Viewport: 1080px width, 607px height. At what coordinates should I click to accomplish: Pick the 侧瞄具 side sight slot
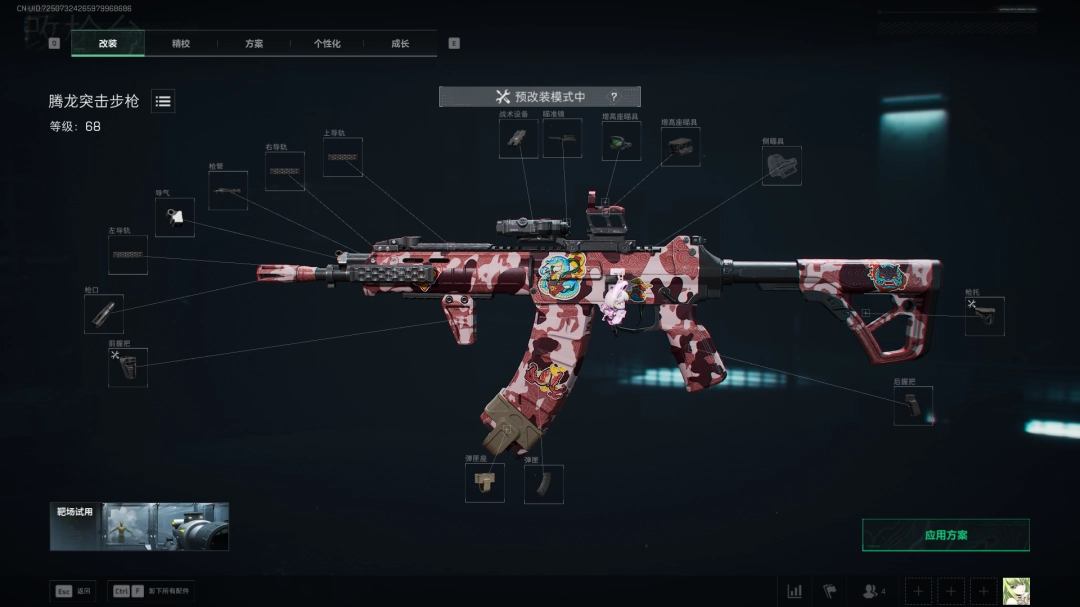(782, 166)
